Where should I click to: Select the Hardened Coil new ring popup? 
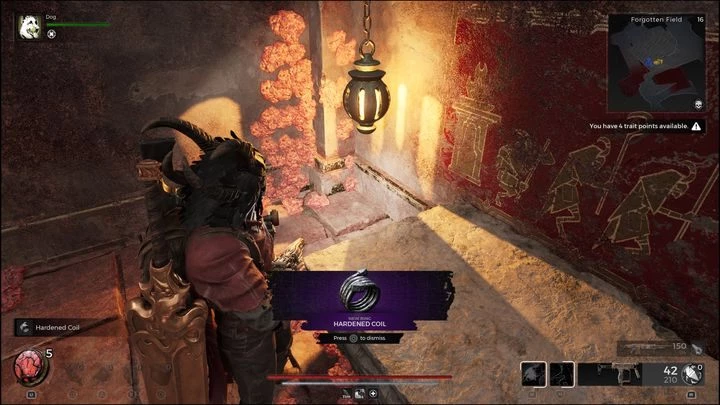click(x=359, y=300)
